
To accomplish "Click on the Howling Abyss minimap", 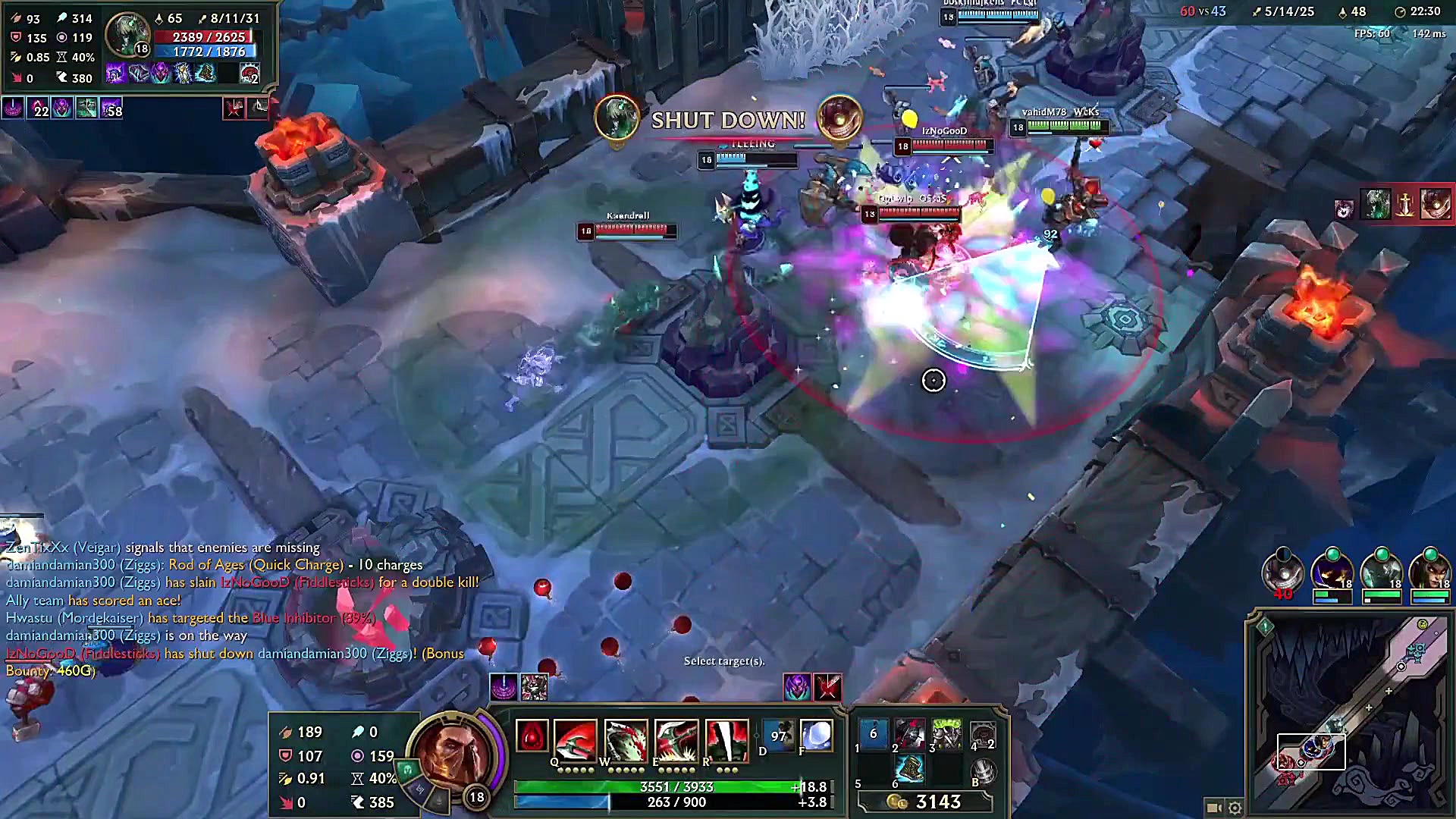I will pos(1350,713).
